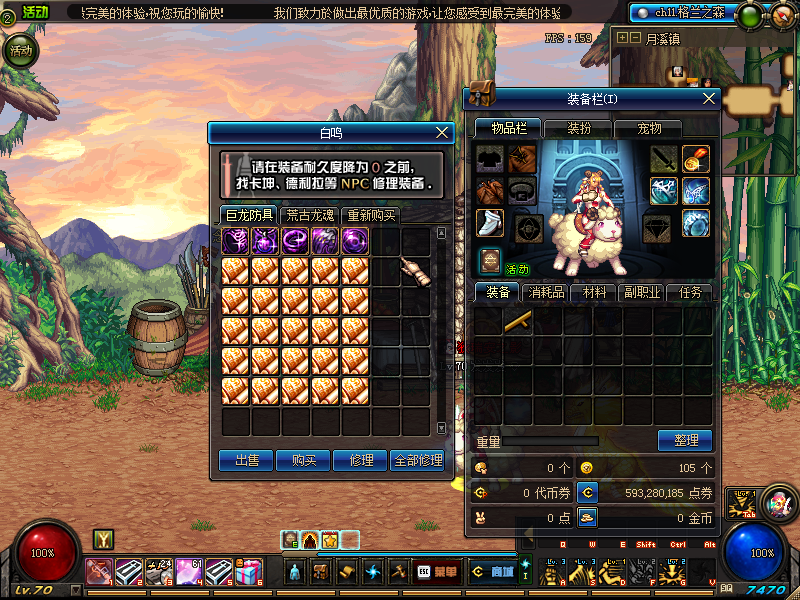The height and width of the screenshot is (600, 800).
Task: Select the golden stick item in inventory
Action: 518,321
